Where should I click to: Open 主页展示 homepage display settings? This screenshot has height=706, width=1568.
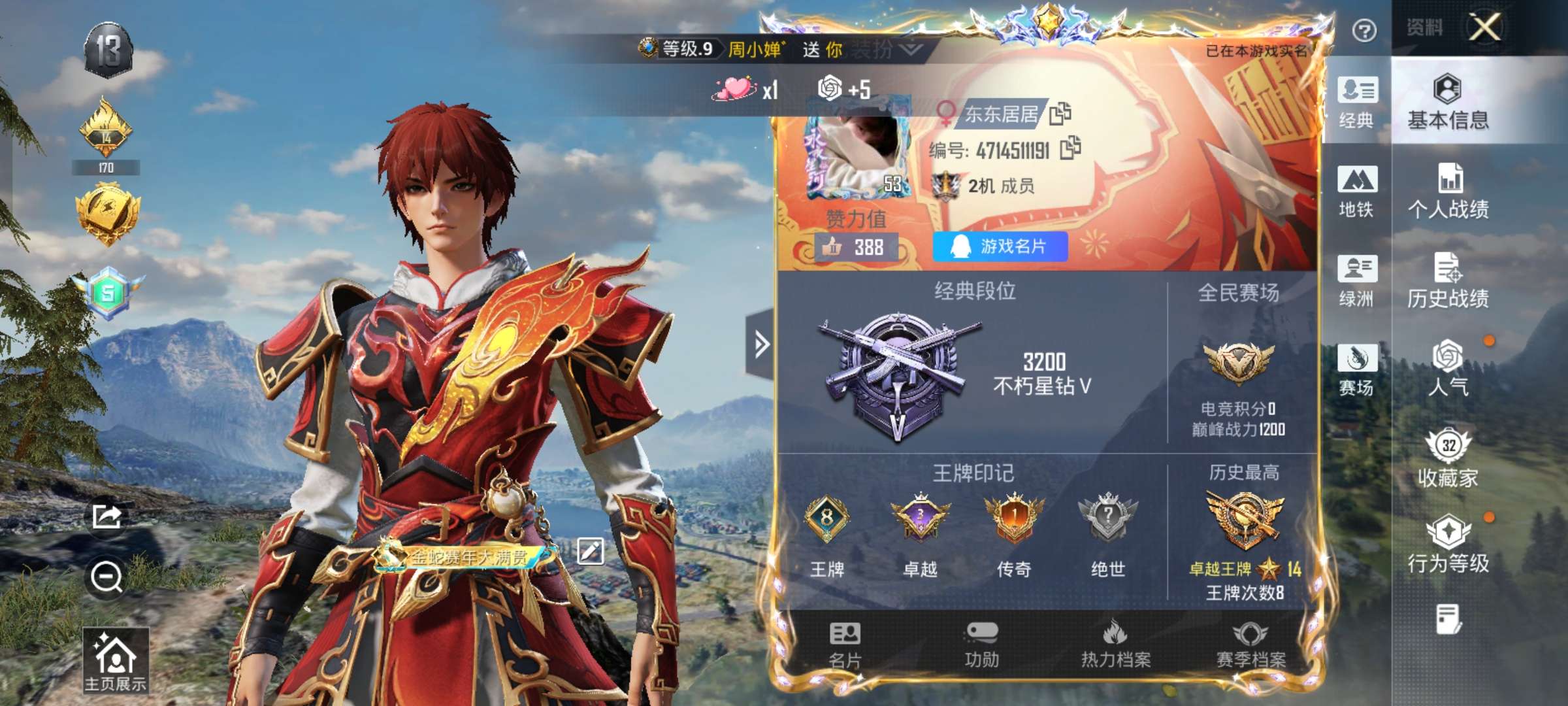[115, 660]
